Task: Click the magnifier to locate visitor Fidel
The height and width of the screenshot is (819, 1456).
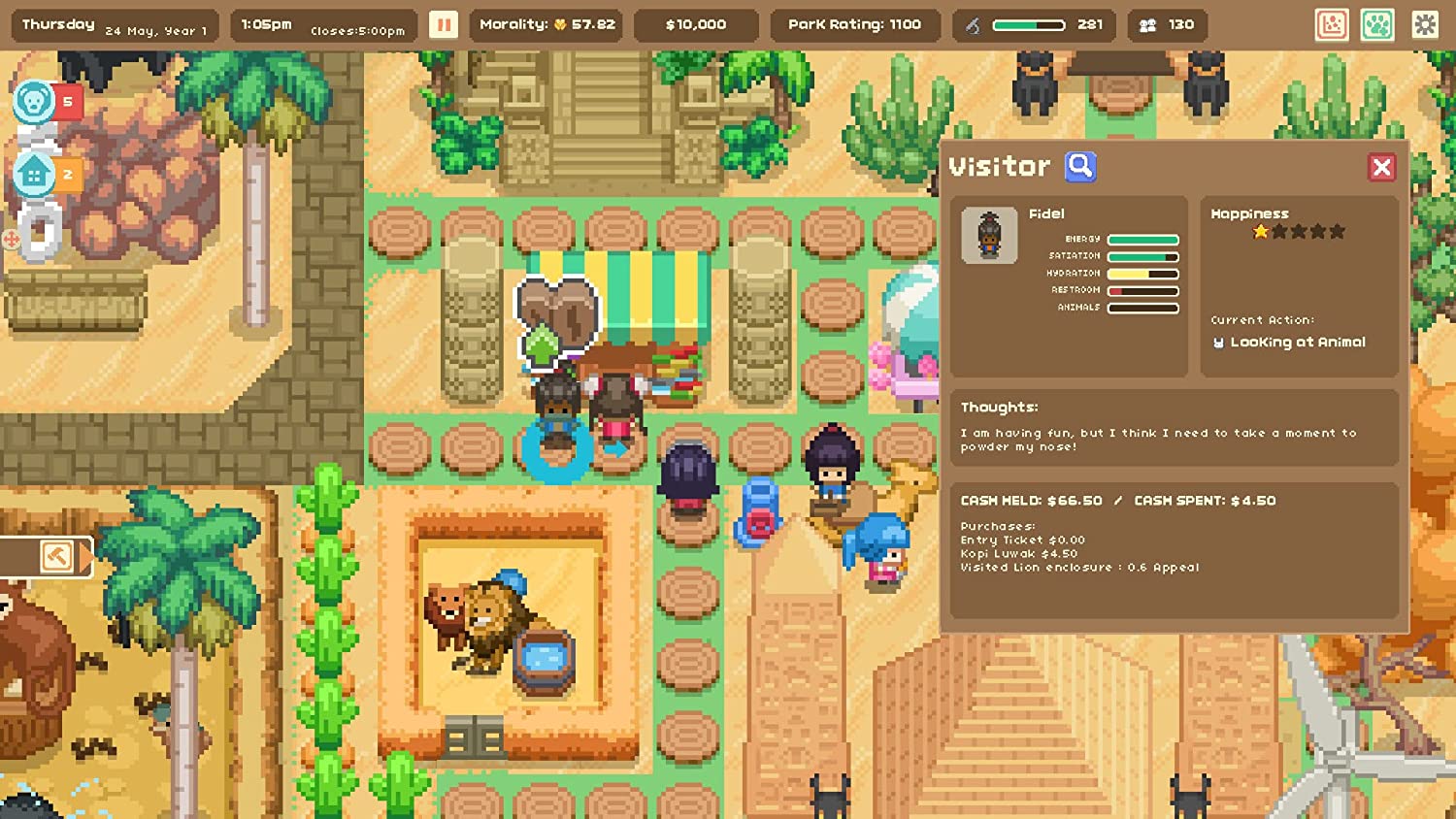Action: coord(1079,166)
